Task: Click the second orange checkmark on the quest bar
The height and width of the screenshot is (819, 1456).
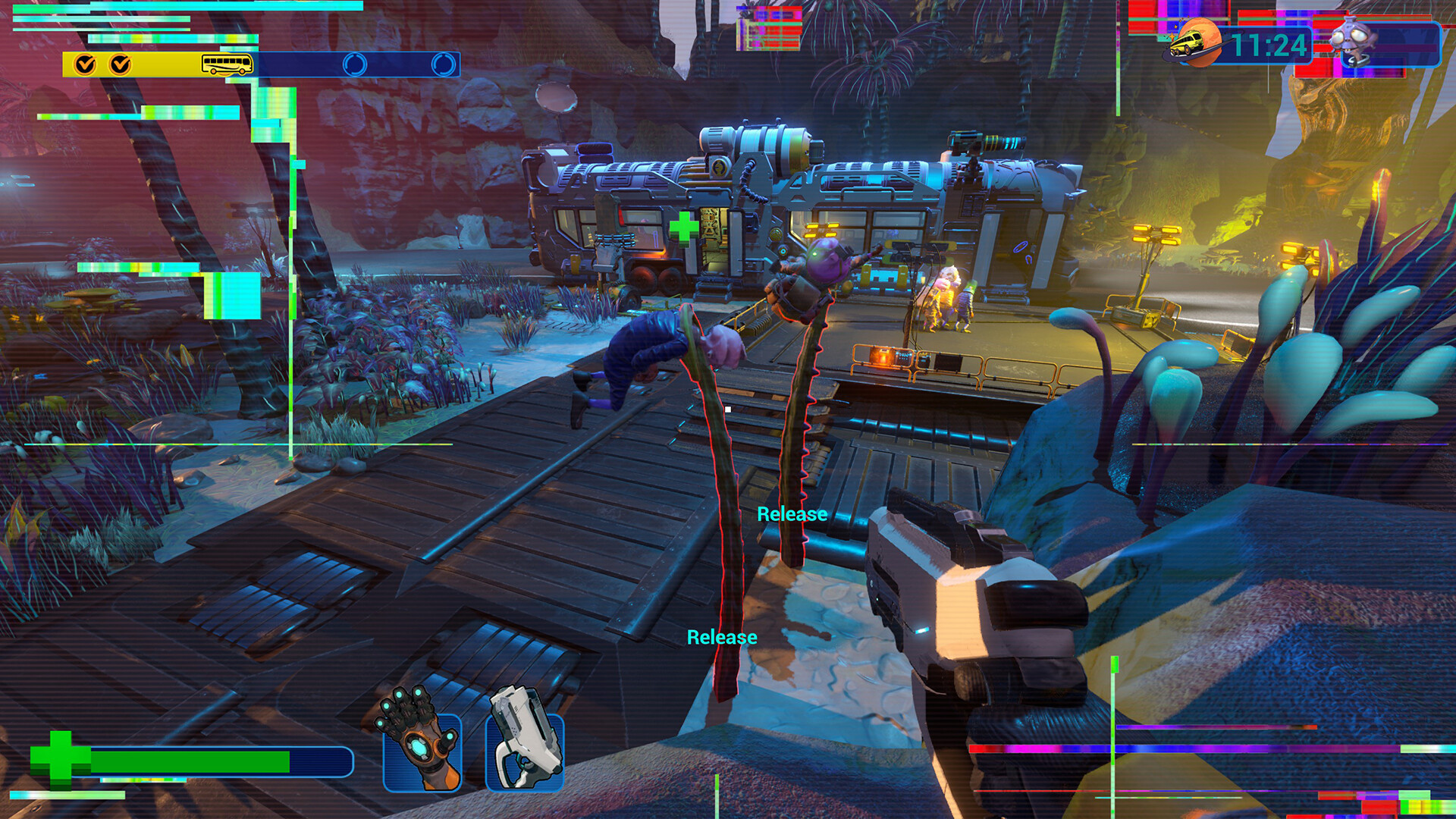Action: click(120, 65)
